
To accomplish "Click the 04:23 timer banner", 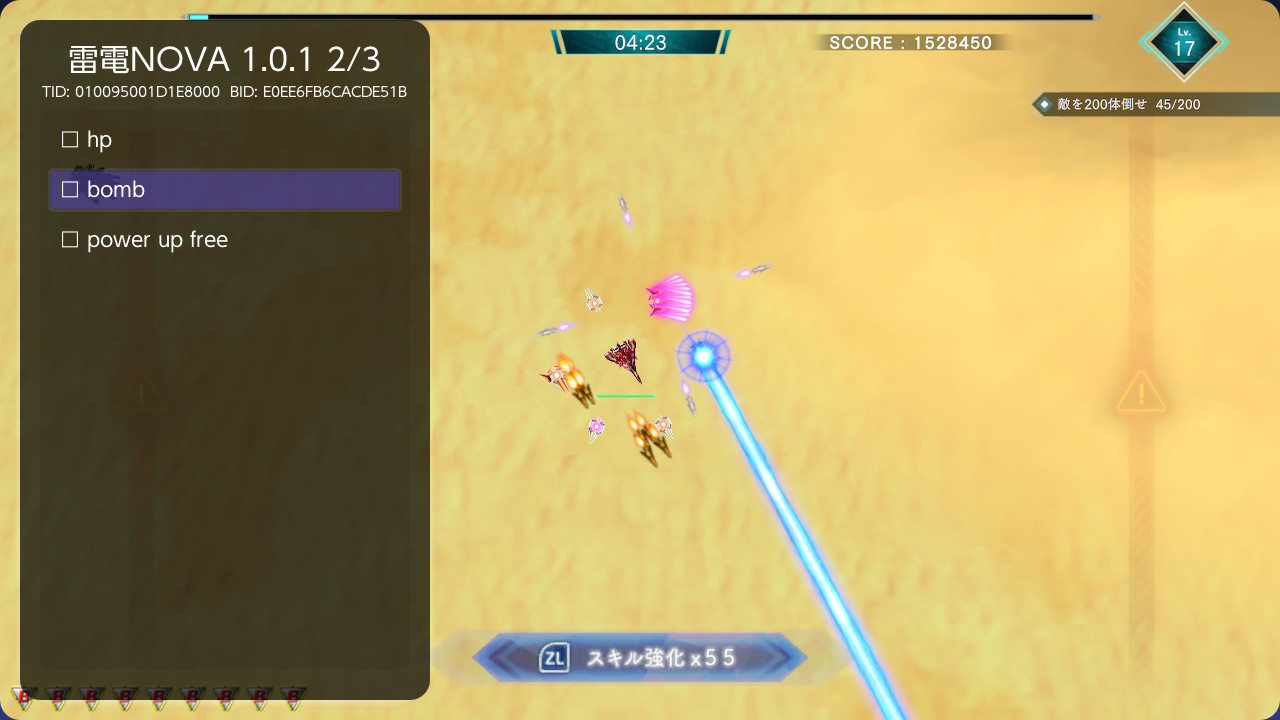I will click(640, 43).
